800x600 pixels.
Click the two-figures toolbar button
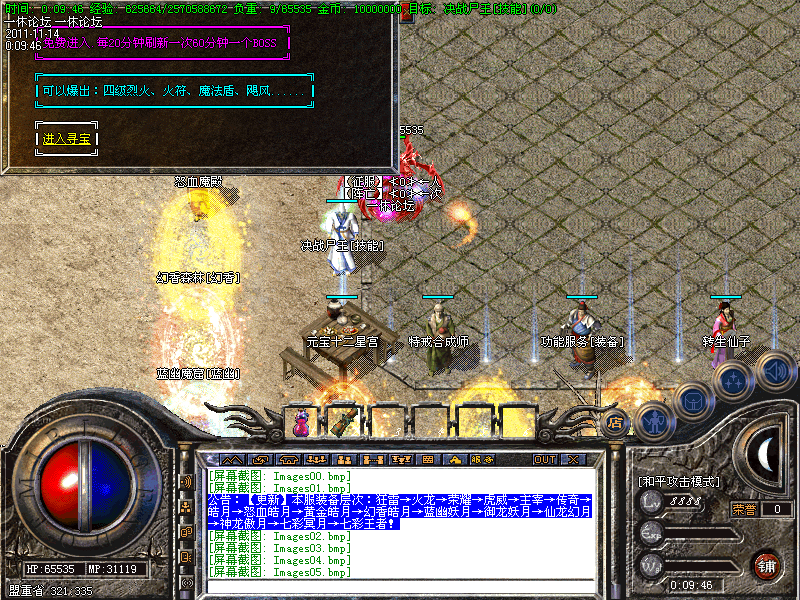[347, 459]
